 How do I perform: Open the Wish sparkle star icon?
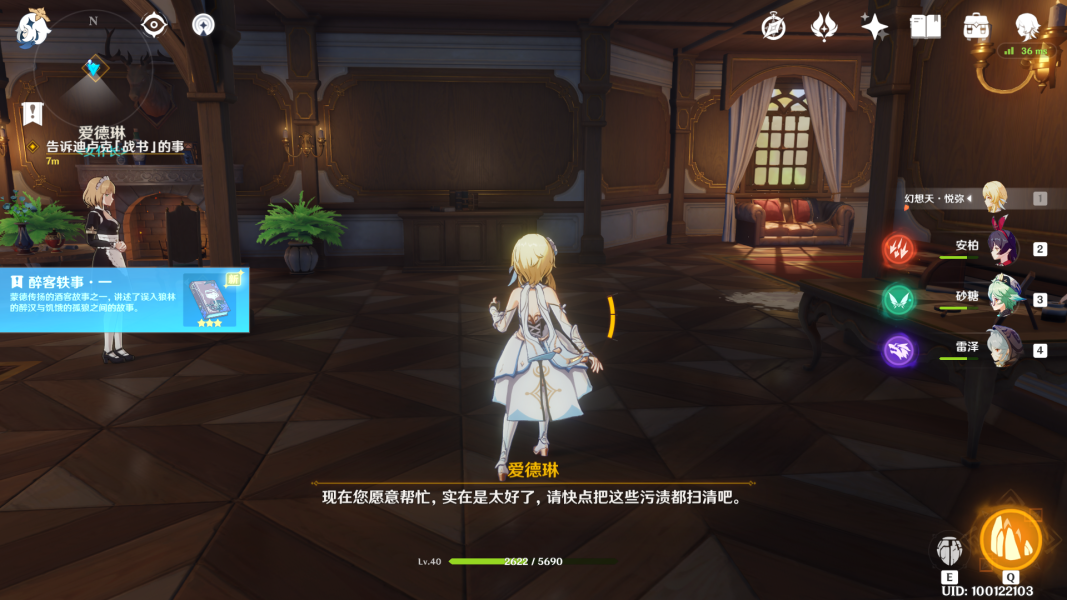874,27
